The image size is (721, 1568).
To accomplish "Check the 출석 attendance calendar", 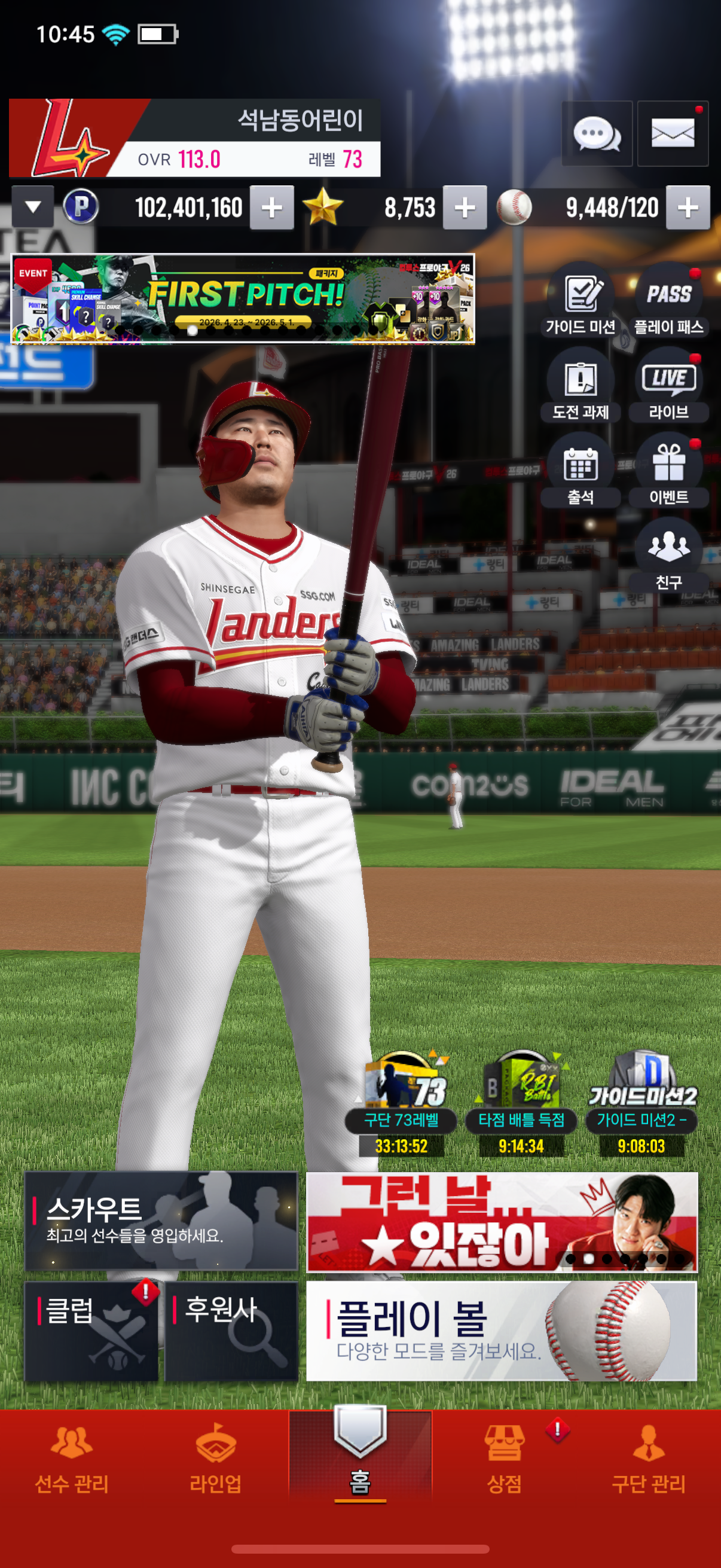I will (x=581, y=472).
